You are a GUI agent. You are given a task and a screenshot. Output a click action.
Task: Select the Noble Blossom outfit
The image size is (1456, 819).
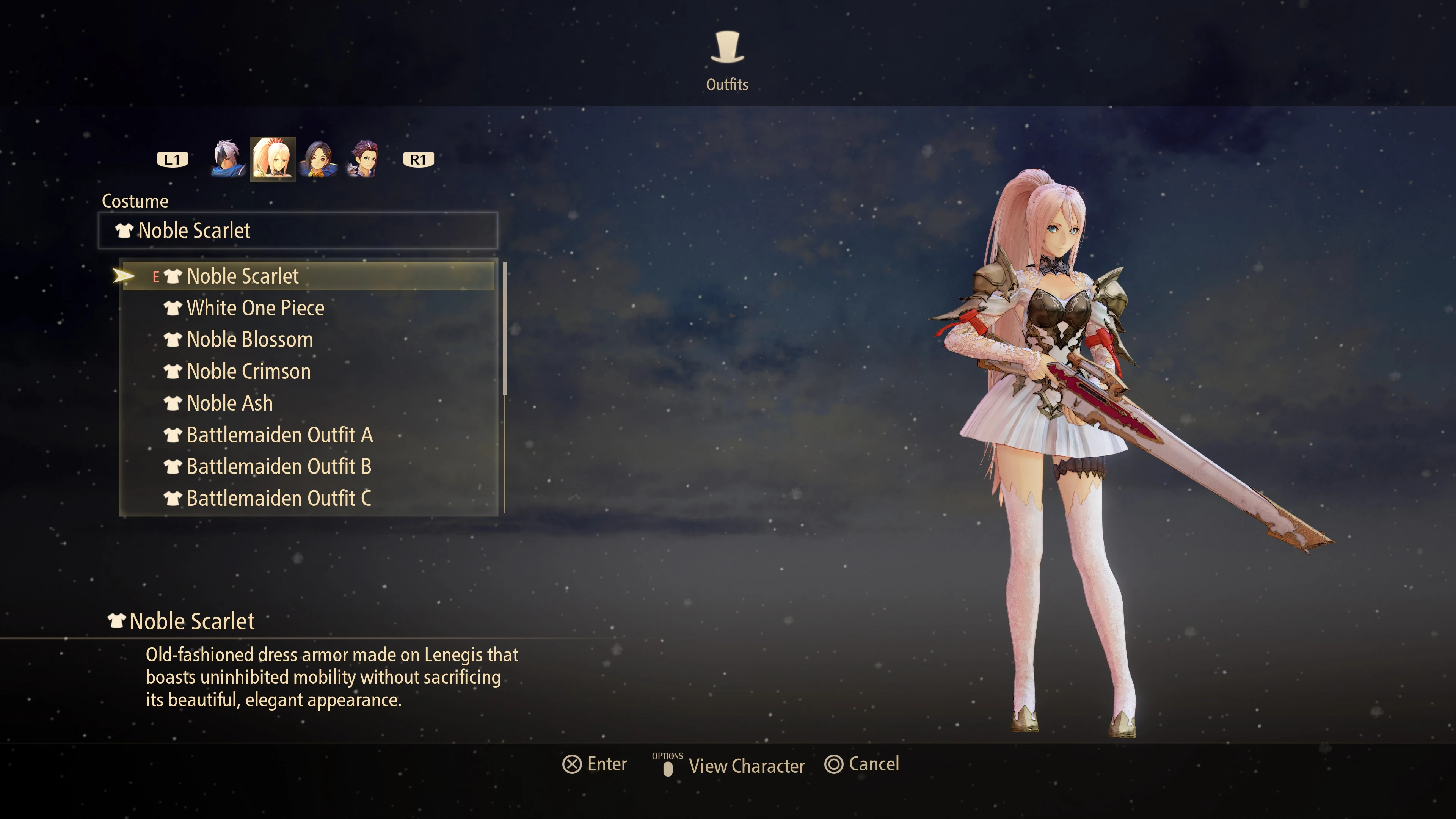tap(249, 340)
